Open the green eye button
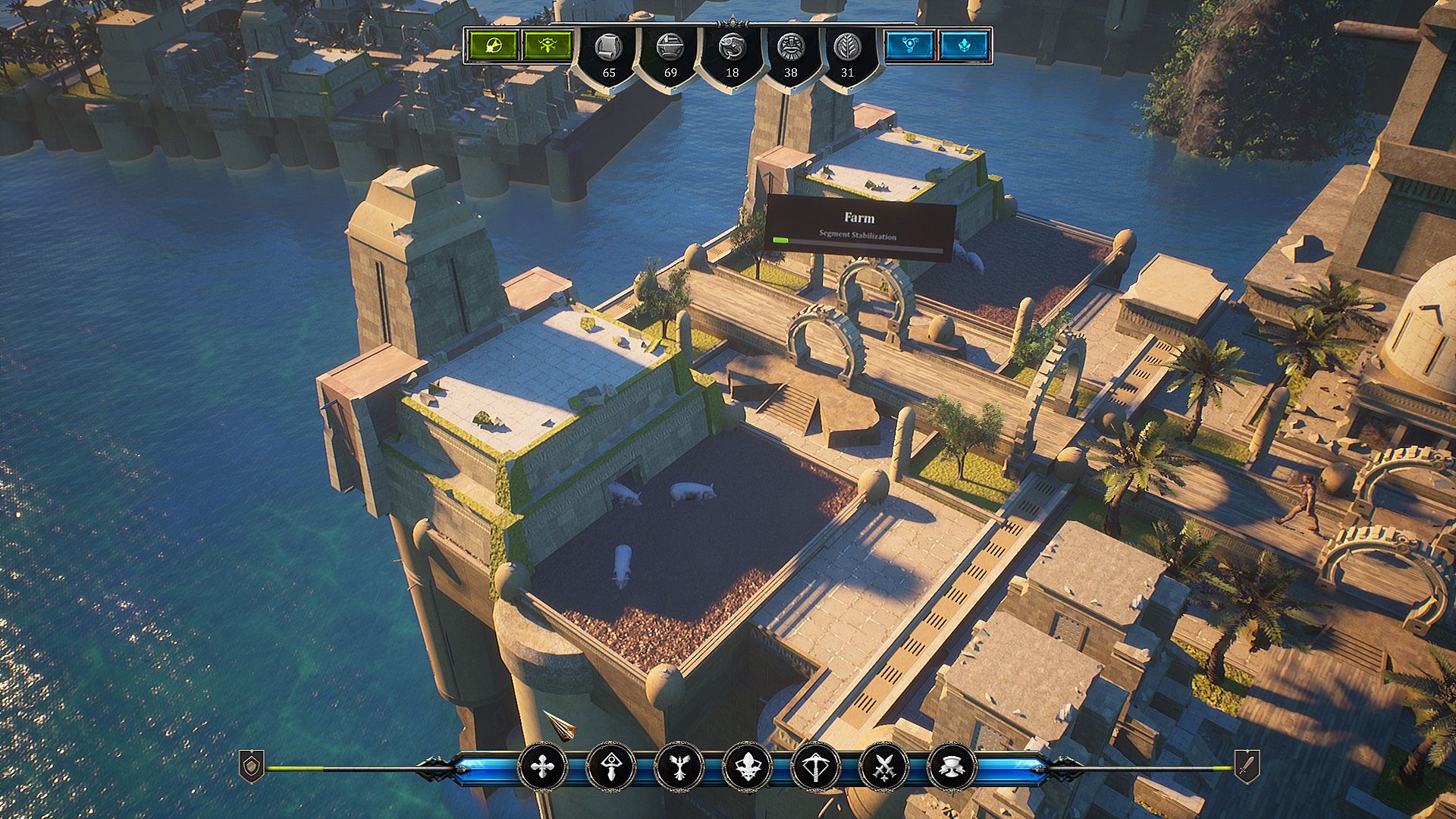1456x819 pixels. [x=548, y=45]
